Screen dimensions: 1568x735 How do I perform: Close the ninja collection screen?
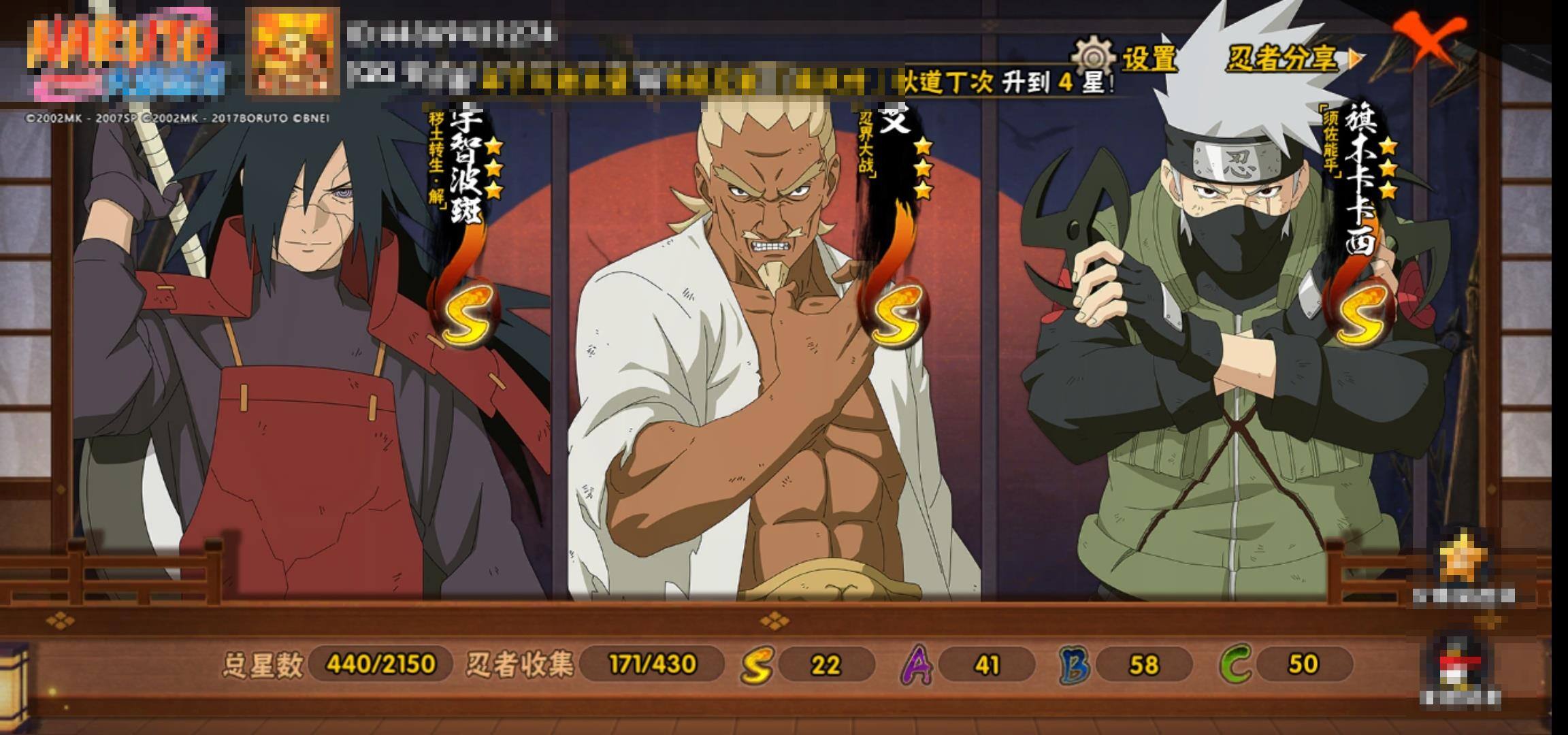pyautogui.click(x=1428, y=39)
